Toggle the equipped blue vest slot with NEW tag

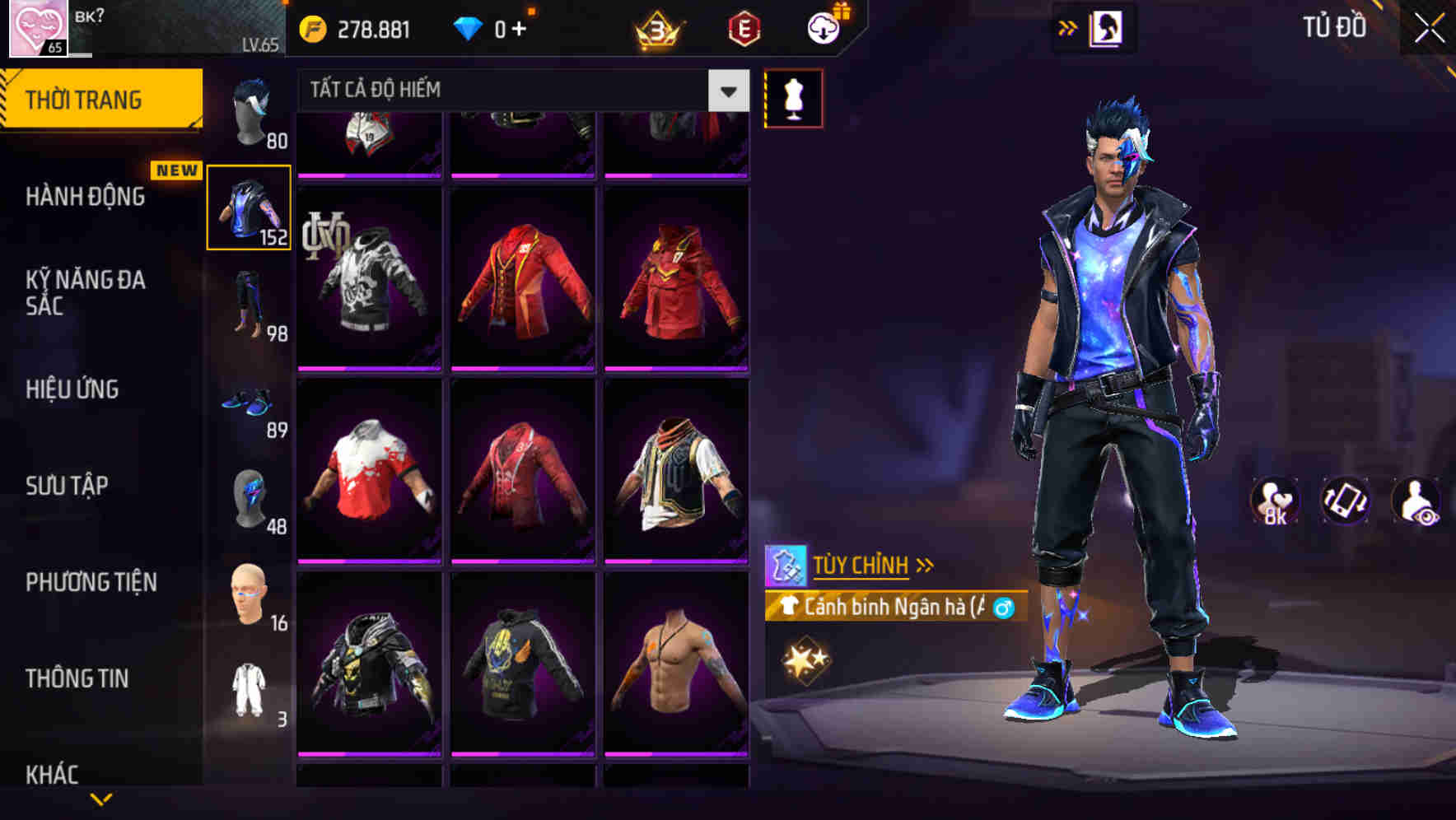pos(250,207)
